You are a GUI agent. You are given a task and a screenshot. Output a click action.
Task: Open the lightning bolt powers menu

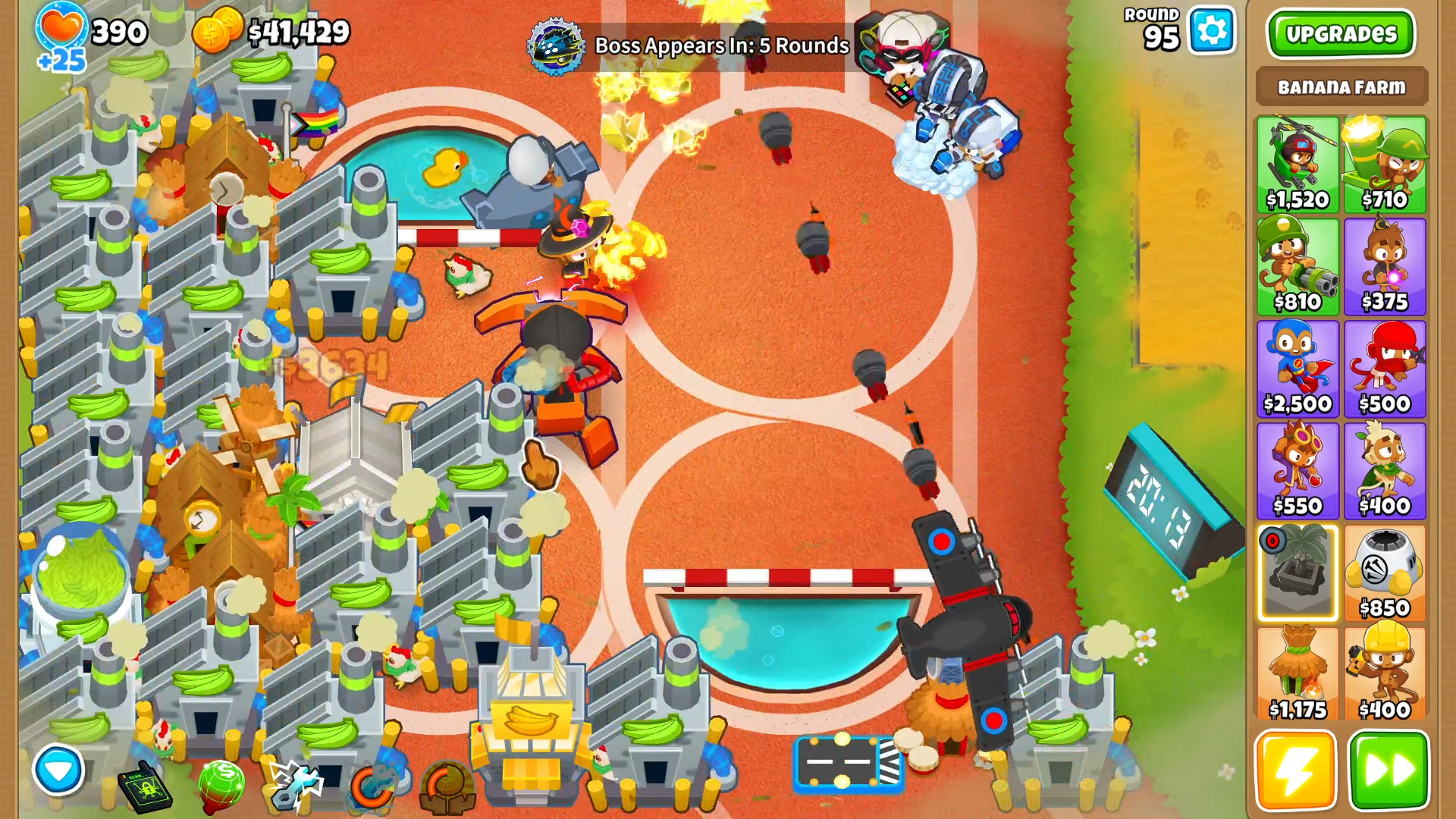[x=1295, y=770]
